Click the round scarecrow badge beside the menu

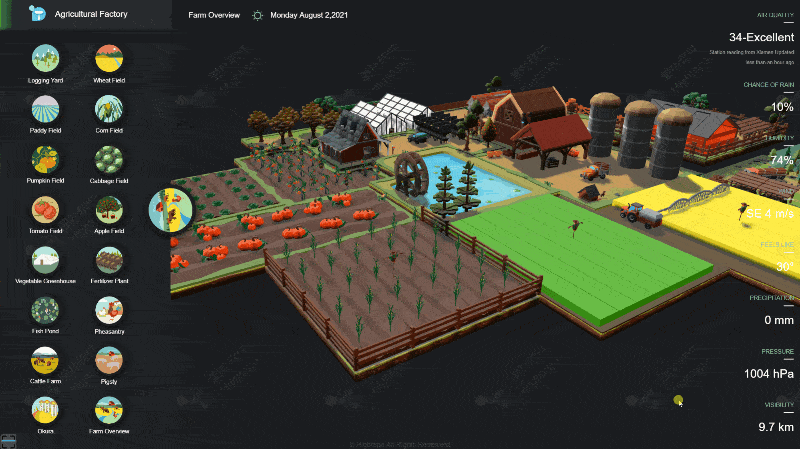[170, 209]
